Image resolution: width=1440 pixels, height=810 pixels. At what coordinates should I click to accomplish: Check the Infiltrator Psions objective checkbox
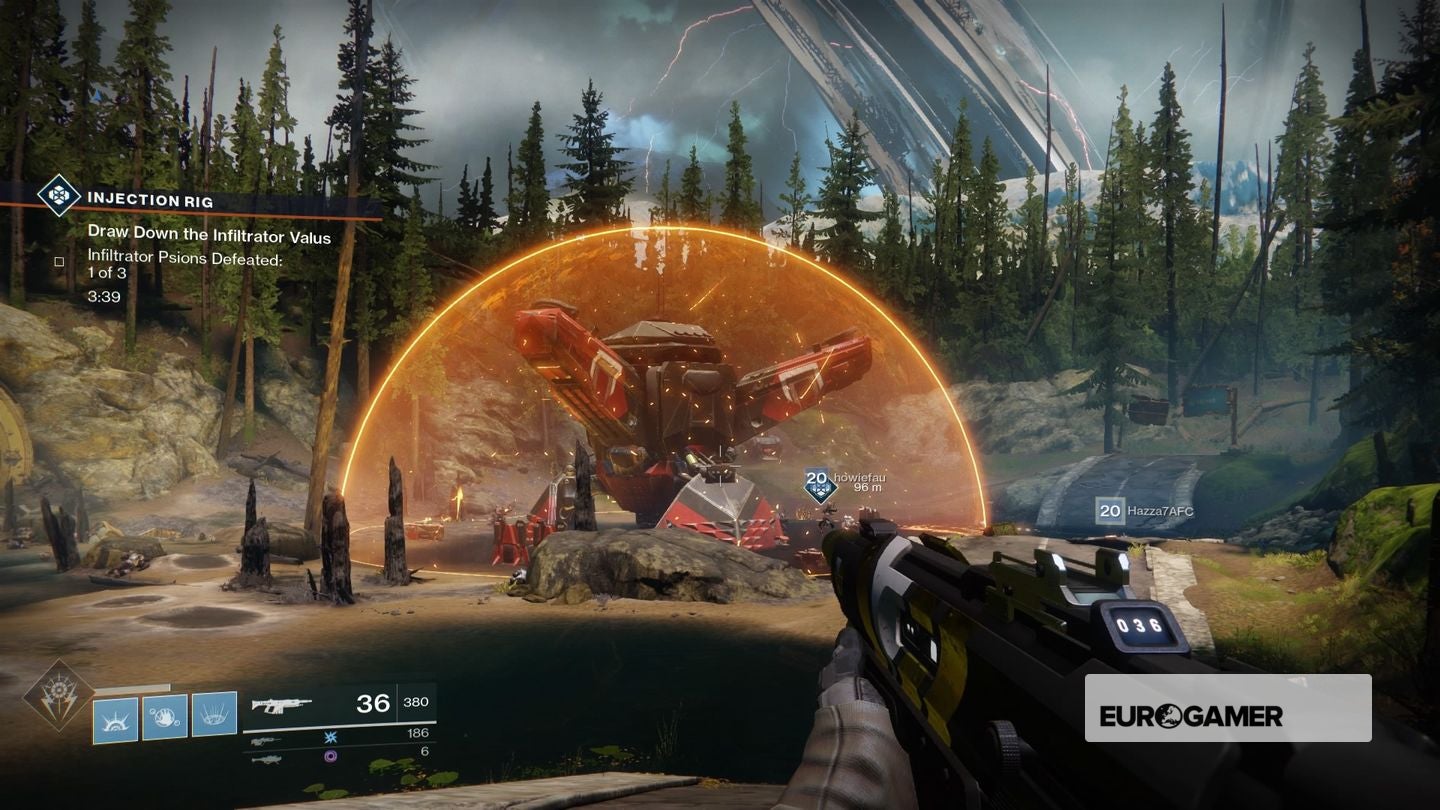pyautogui.click(x=59, y=262)
